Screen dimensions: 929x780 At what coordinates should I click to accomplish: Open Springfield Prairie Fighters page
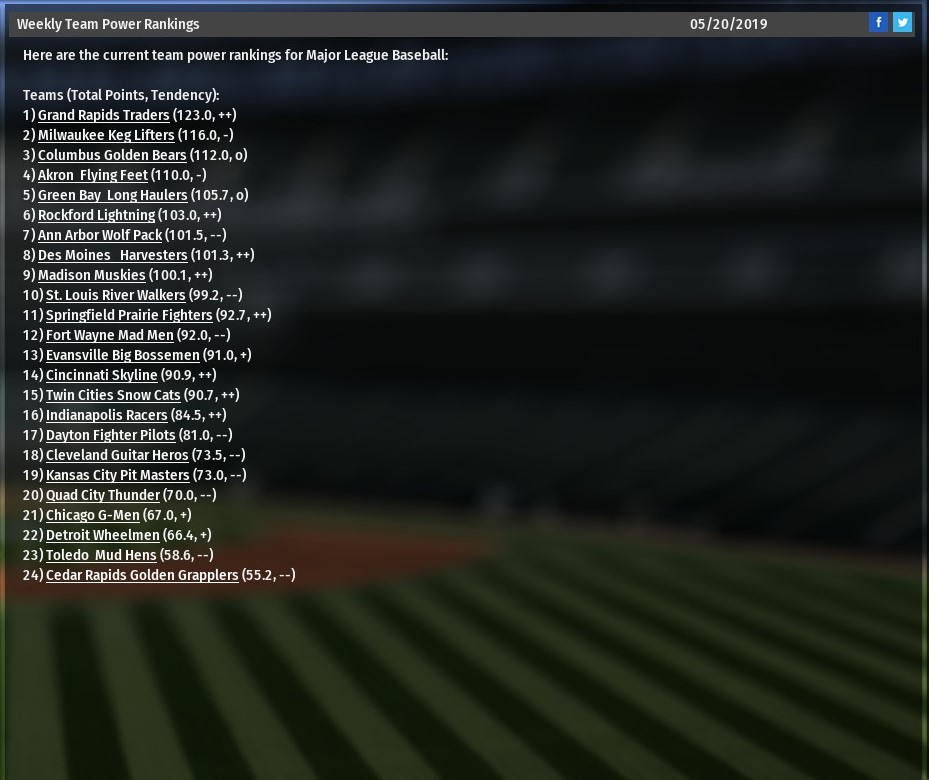129,315
